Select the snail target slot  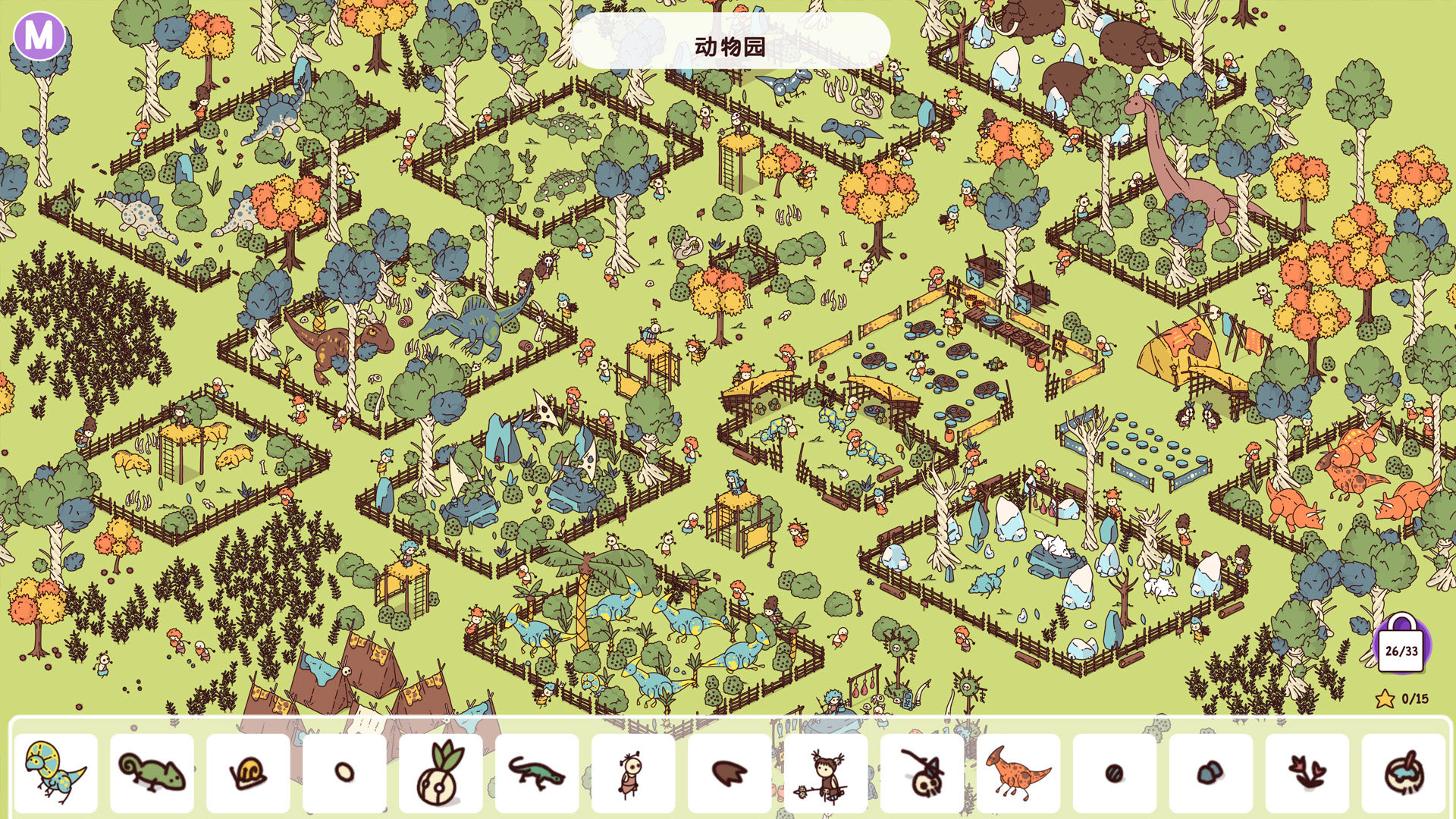pyautogui.click(x=249, y=773)
